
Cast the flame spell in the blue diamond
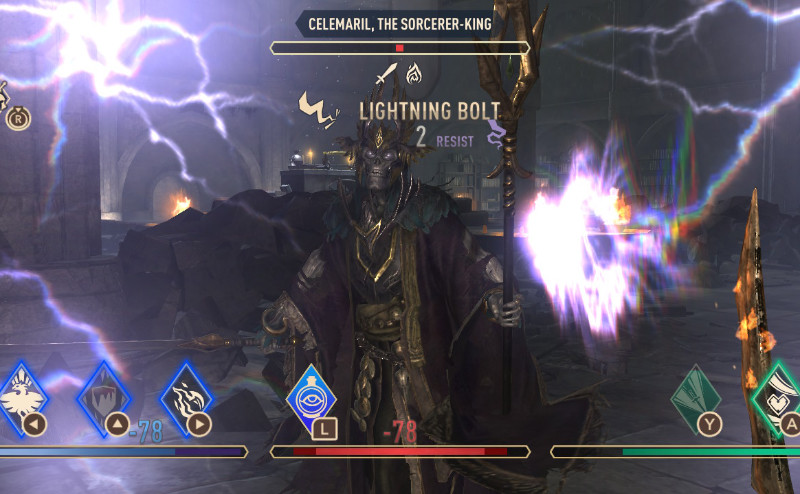pyautogui.click(x=188, y=398)
